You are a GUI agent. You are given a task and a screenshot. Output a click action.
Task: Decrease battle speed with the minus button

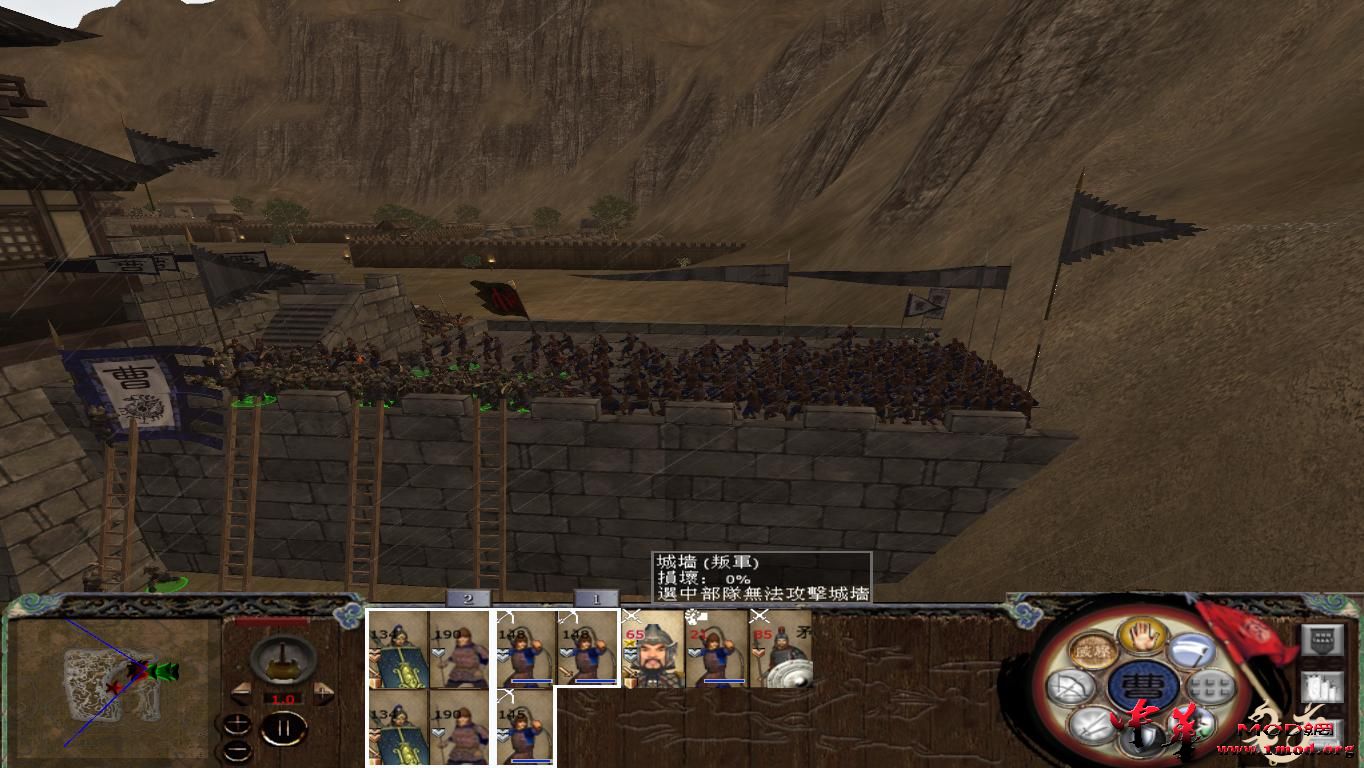(238, 751)
